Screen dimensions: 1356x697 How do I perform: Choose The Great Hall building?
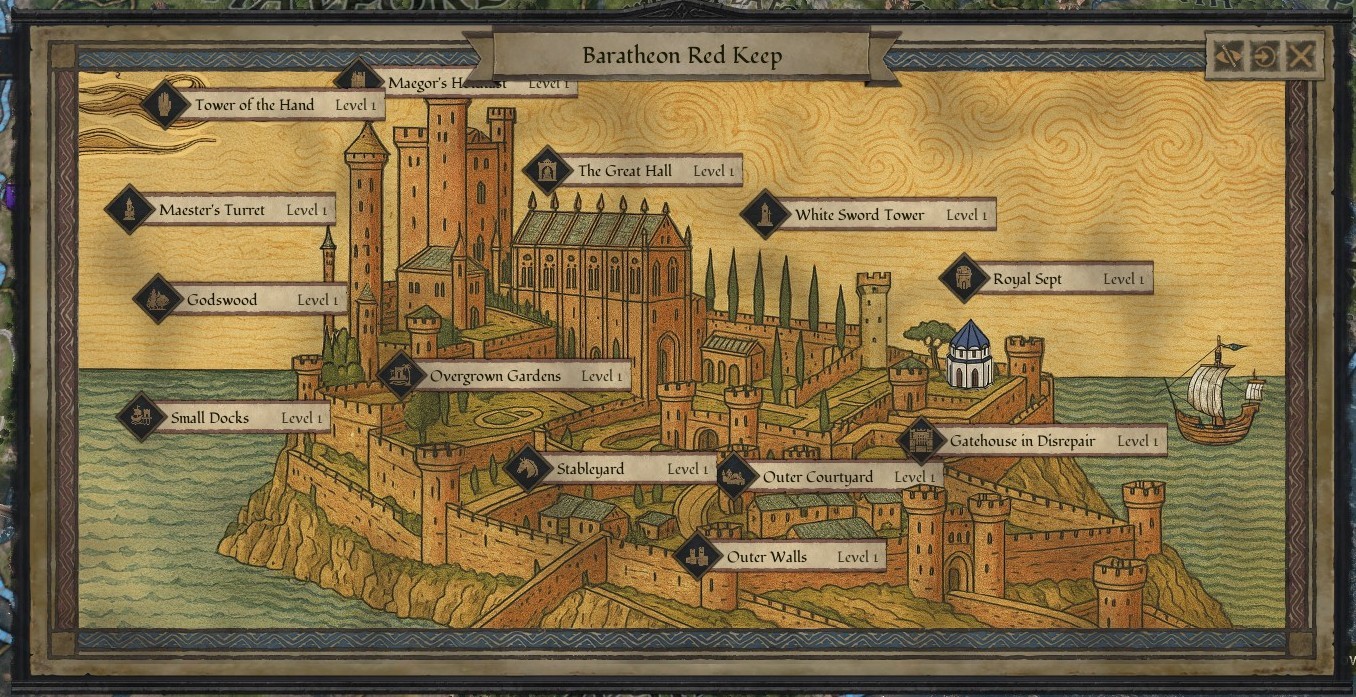(x=625, y=171)
